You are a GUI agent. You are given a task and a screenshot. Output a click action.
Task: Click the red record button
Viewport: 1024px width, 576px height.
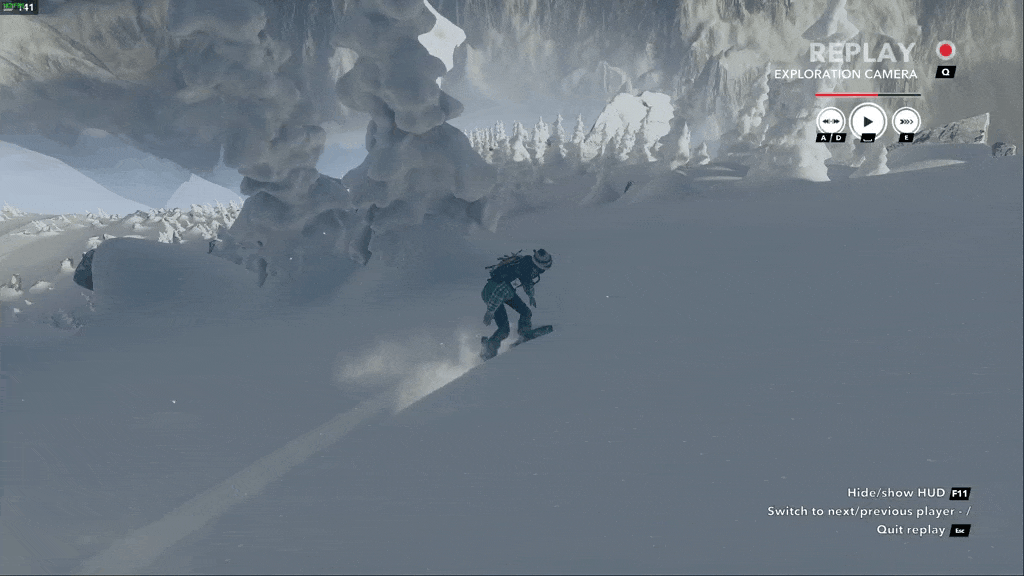tap(945, 50)
